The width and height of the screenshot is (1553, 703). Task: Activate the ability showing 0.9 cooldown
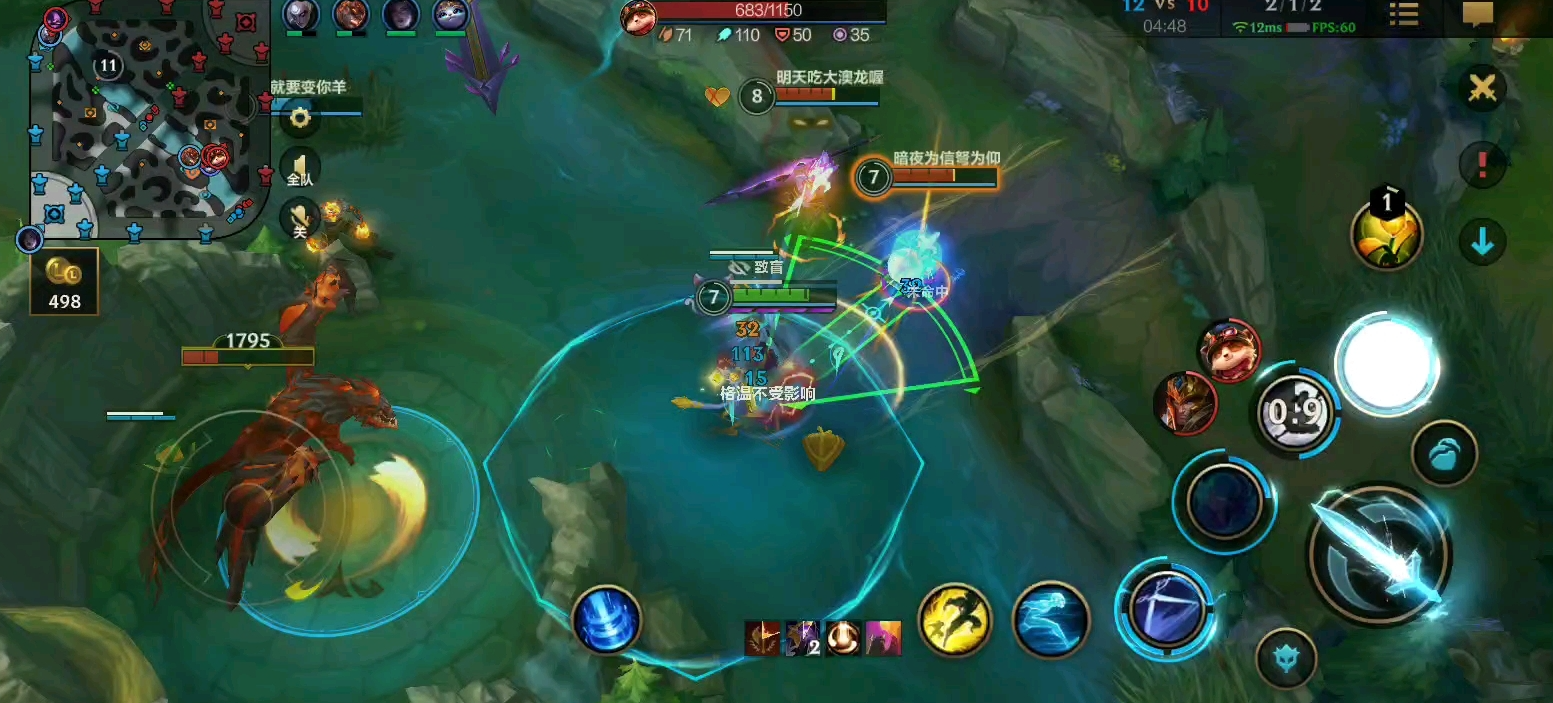click(1295, 410)
